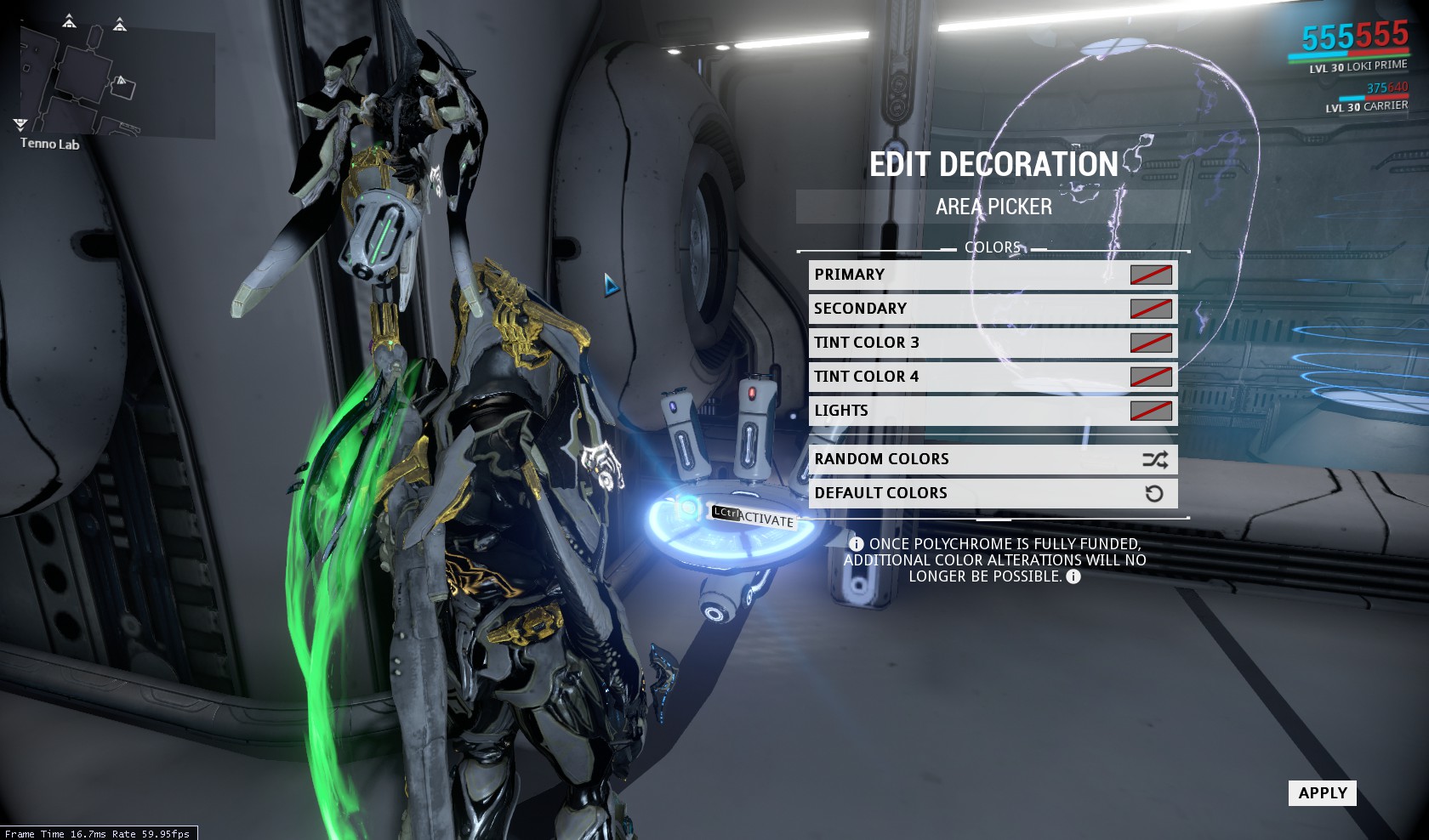Viewport: 1429px width, 840px height.
Task: Click the Apply button
Action: click(x=1322, y=793)
